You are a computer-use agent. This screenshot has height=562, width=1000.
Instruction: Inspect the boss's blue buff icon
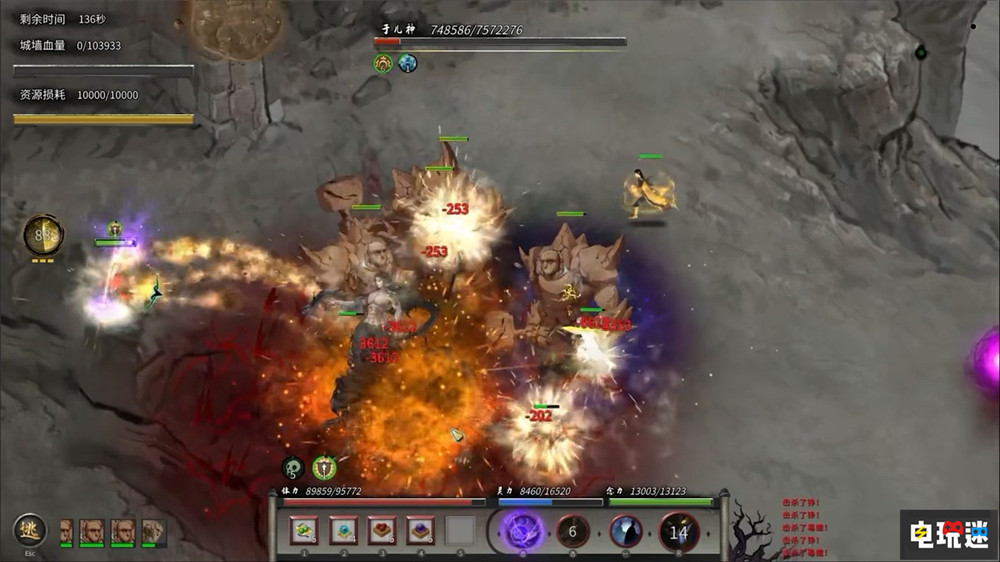coord(408,64)
